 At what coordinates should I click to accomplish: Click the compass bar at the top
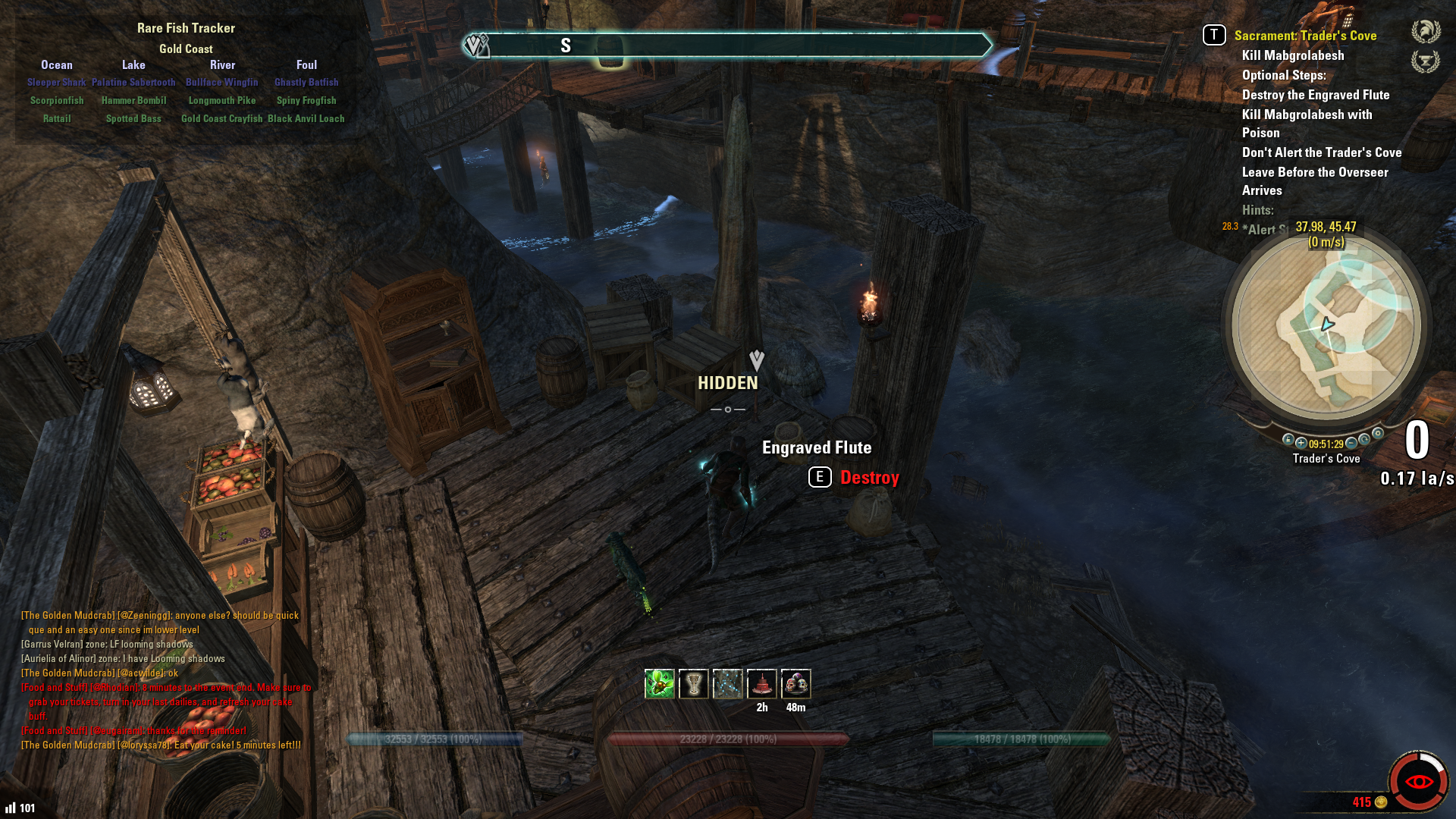pos(726,45)
